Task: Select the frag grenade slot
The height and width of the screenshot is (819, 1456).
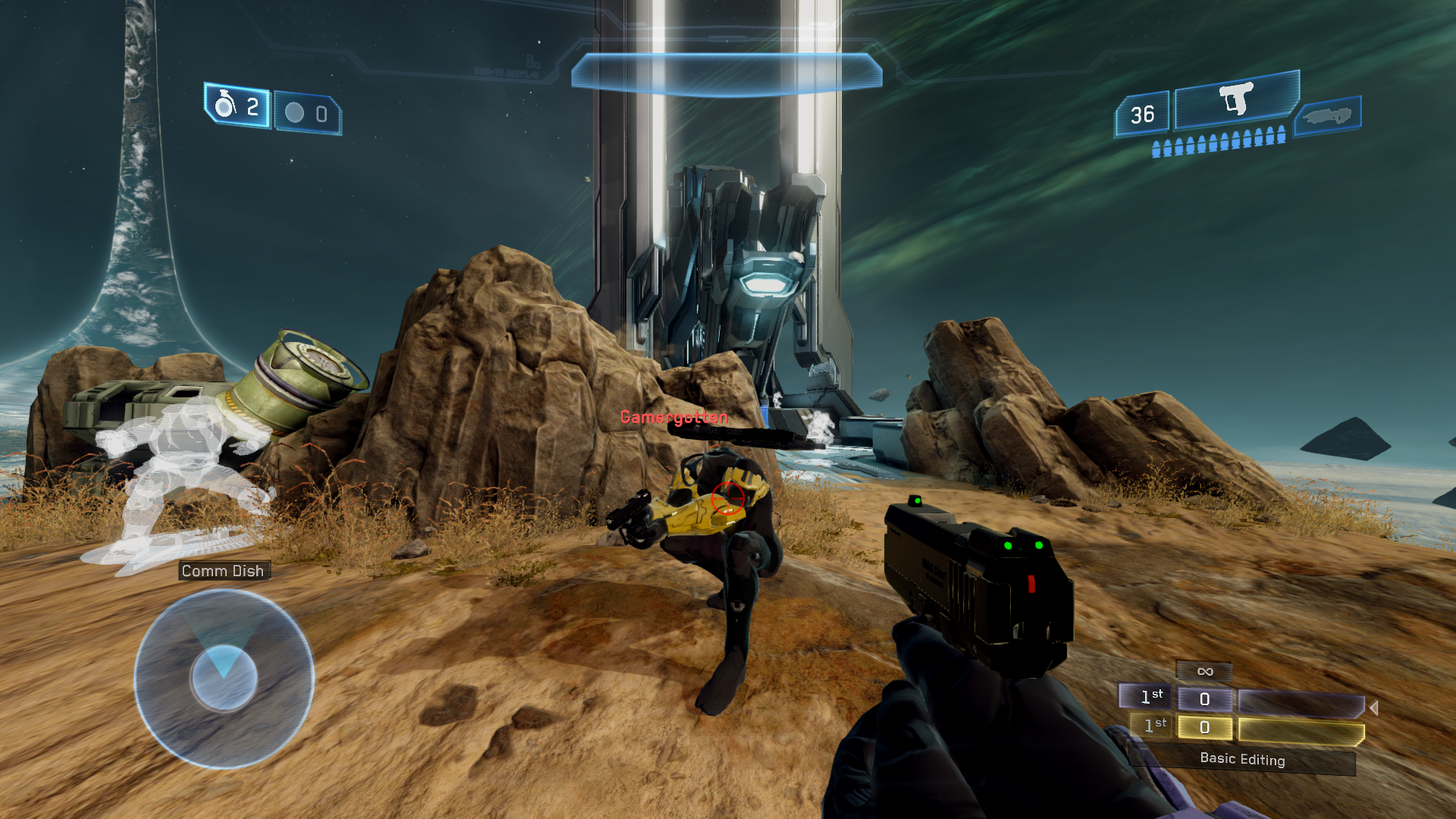Action: pos(237,106)
